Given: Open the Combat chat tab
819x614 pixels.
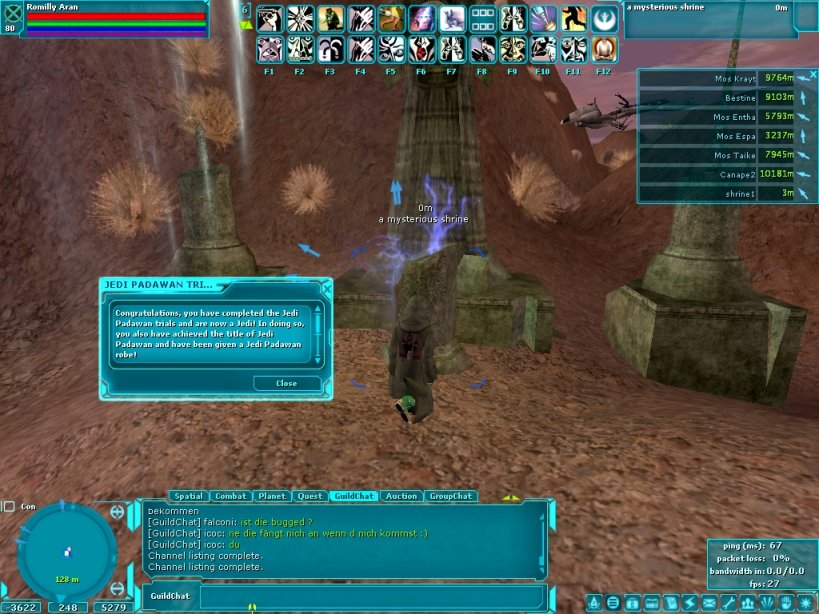Looking at the screenshot, I should click(x=231, y=496).
